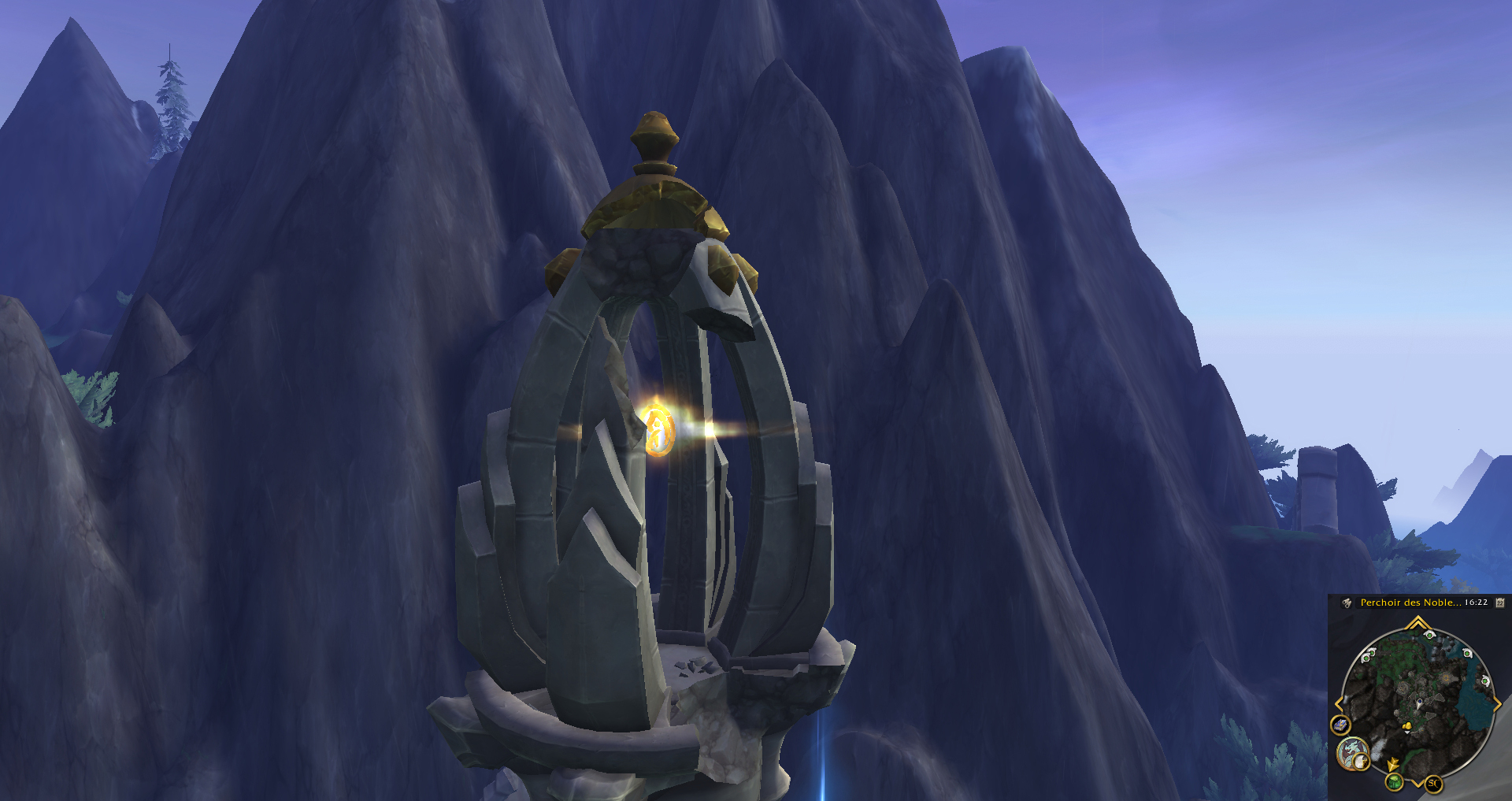
Task: Click the gold pile marker on the minimap
Action: (x=1407, y=725)
